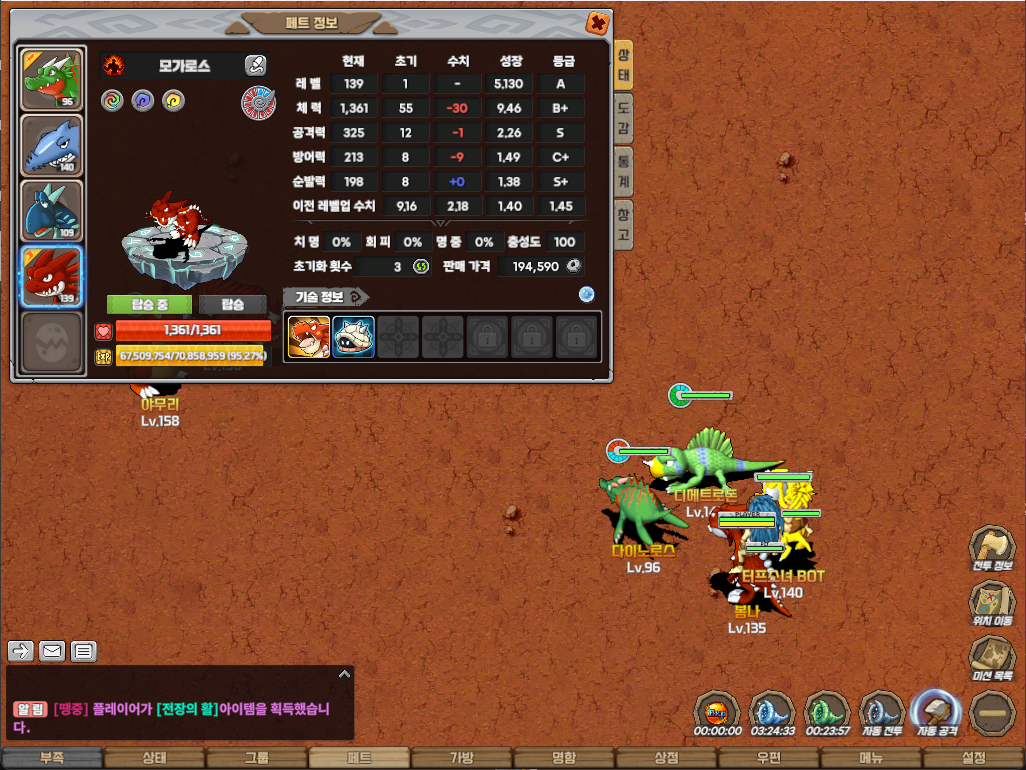
Task: Select the spiked shell skill icon
Action: [353, 337]
